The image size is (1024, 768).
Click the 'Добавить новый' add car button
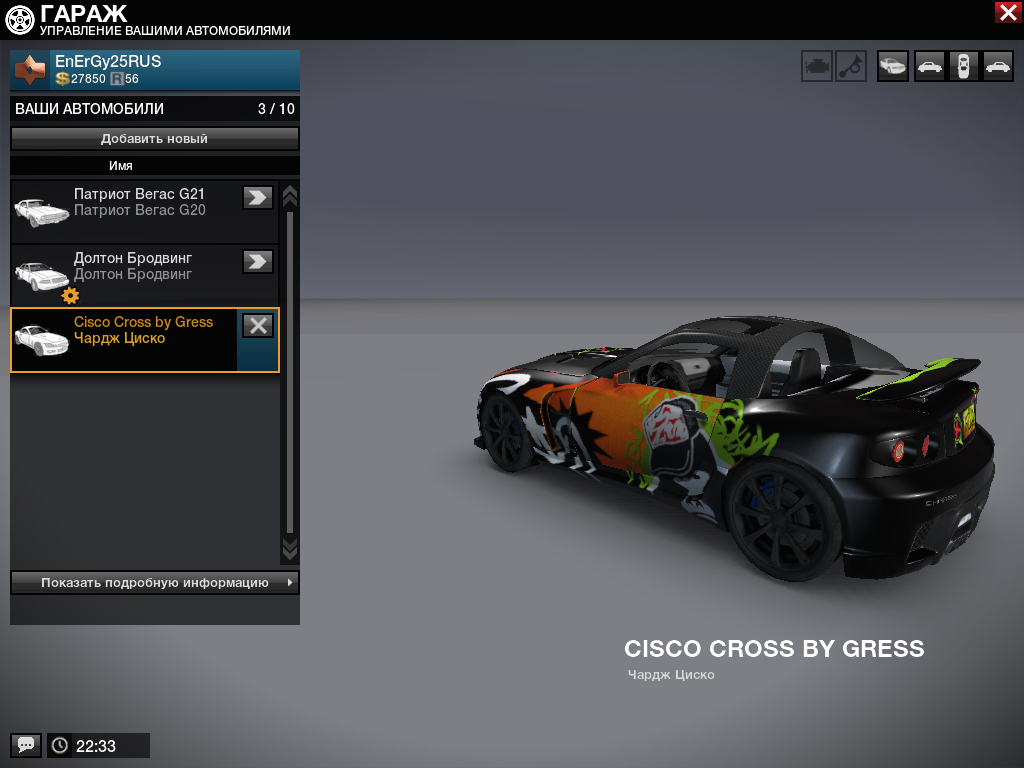[155, 139]
